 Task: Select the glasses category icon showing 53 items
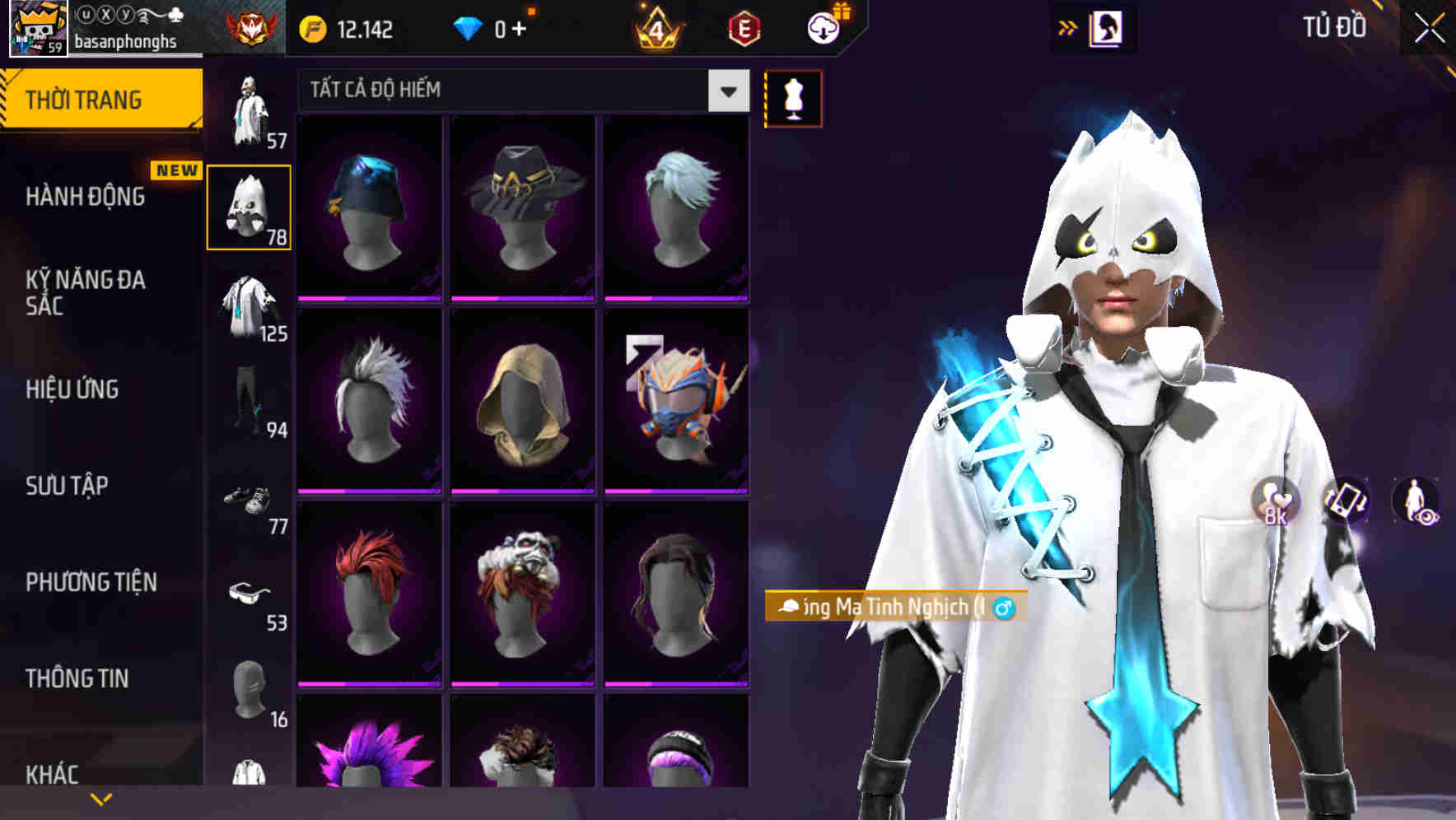(x=249, y=591)
